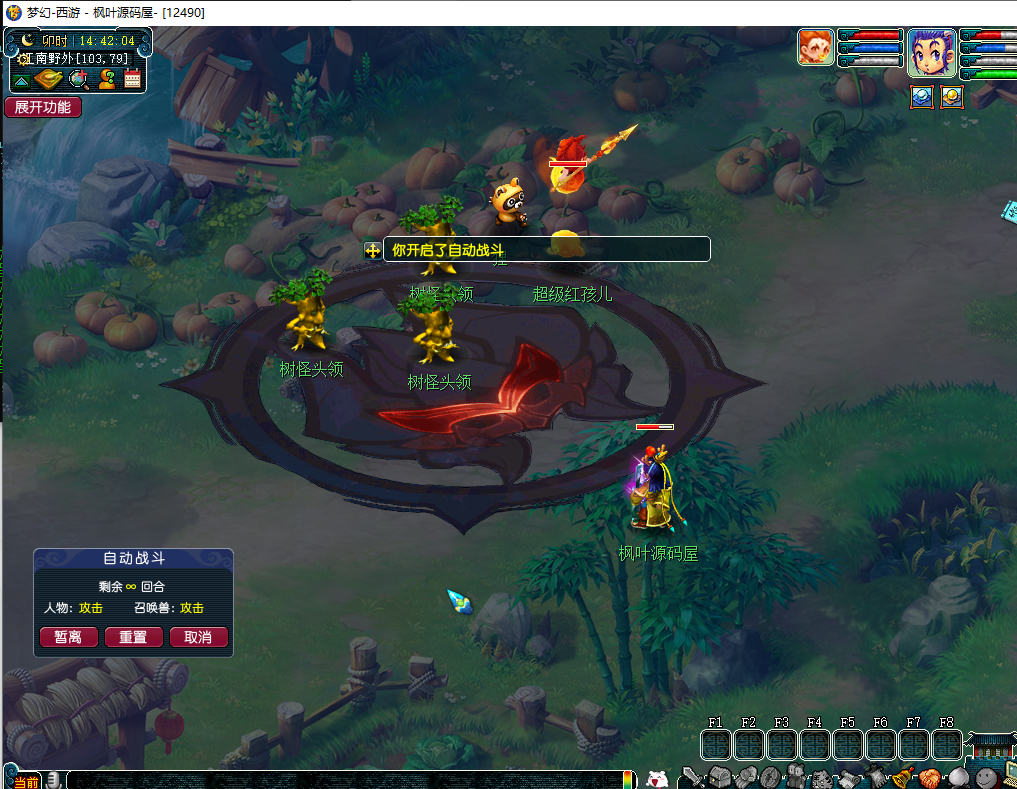Viewport: 1017px width, 789px height.
Task: Click the yellow orb buff icon
Action: tap(951, 97)
